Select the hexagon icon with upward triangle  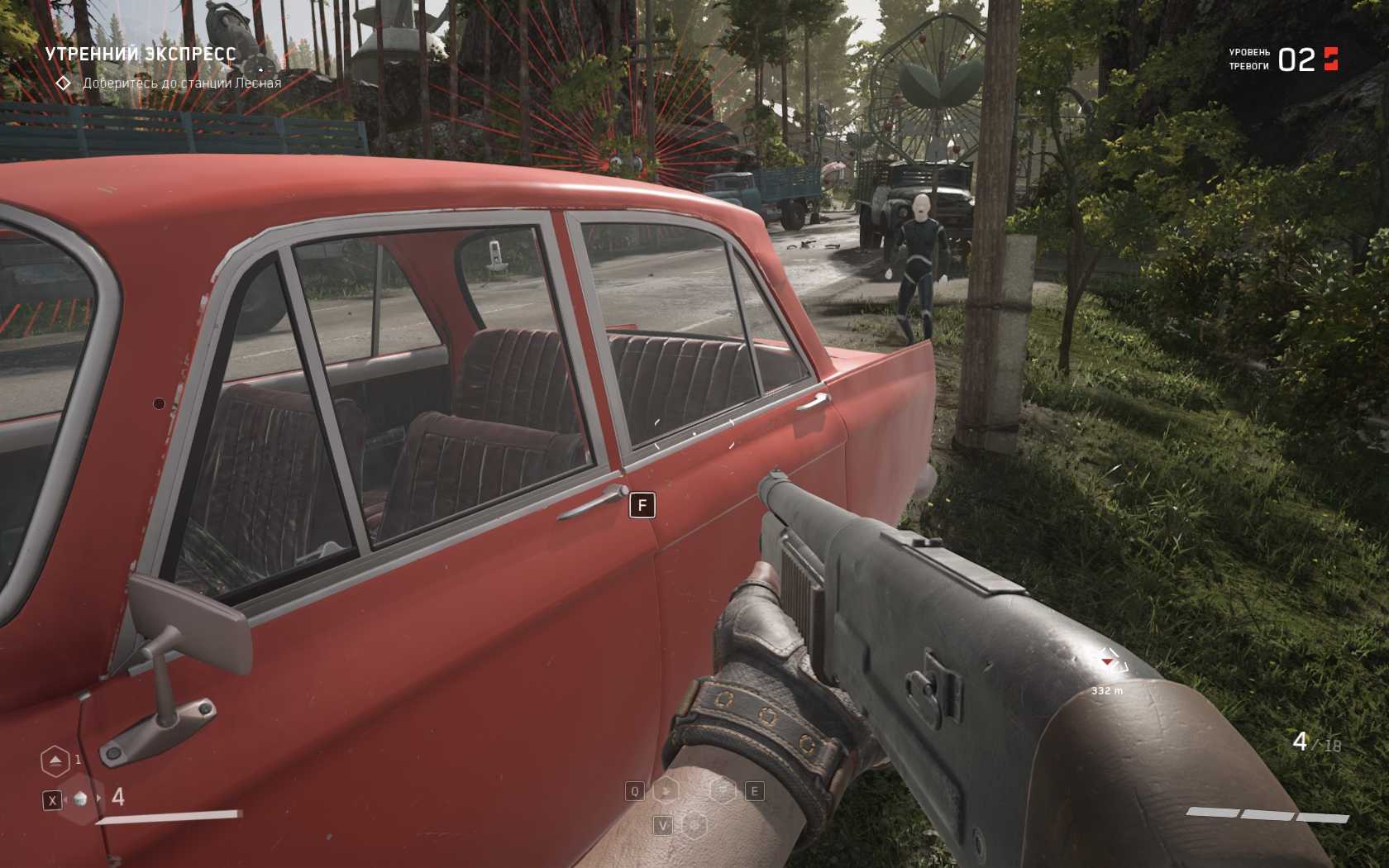[55, 761]
